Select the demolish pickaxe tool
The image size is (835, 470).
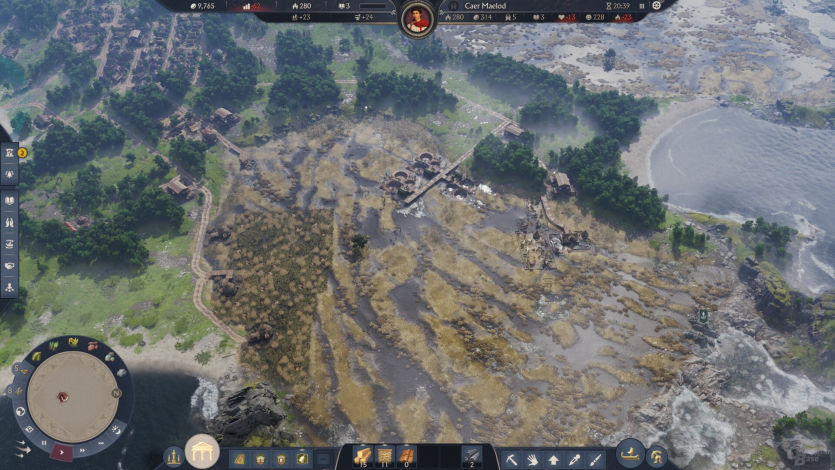(x=511, y=460)
